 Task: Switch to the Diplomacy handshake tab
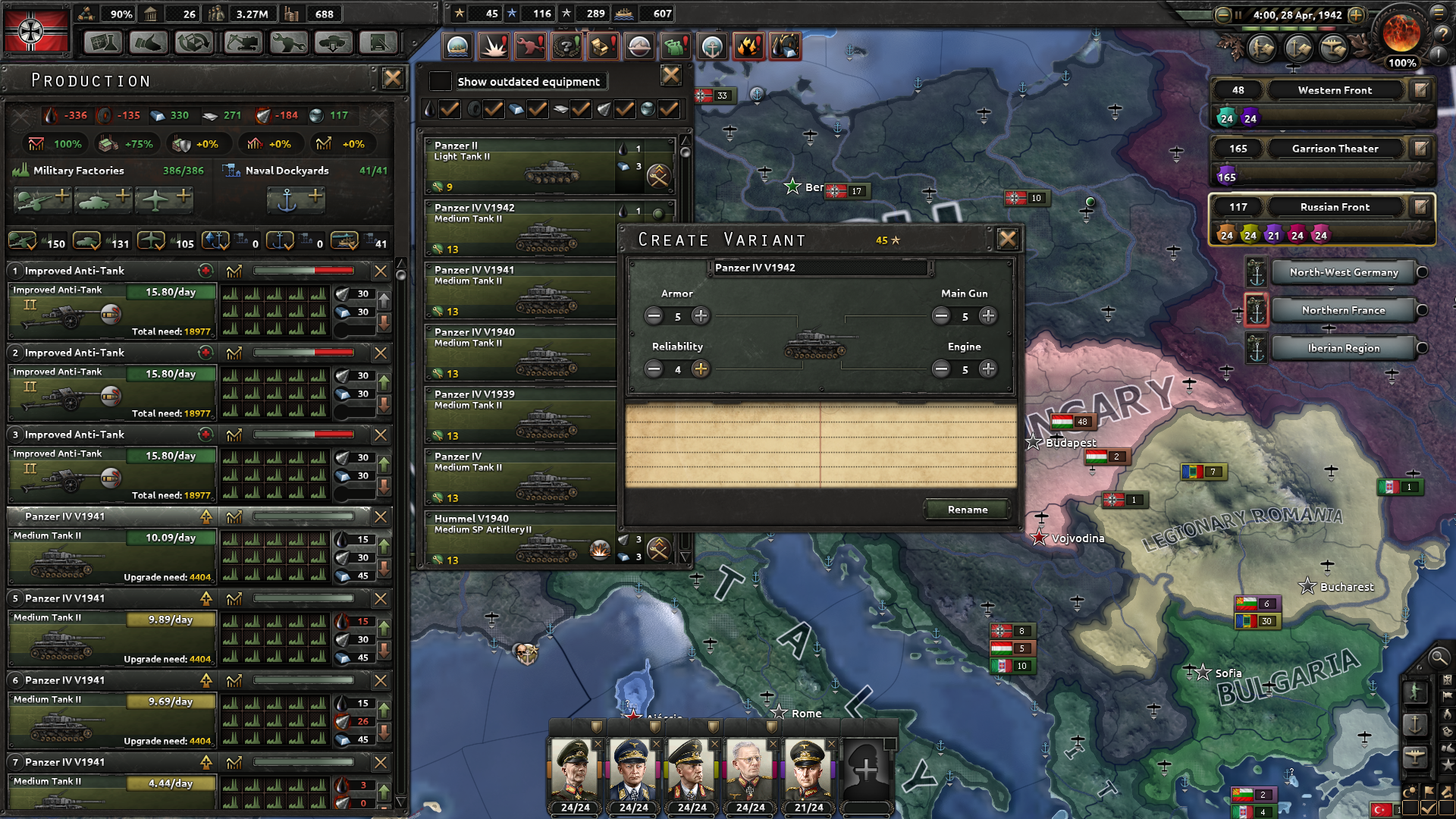149,43
